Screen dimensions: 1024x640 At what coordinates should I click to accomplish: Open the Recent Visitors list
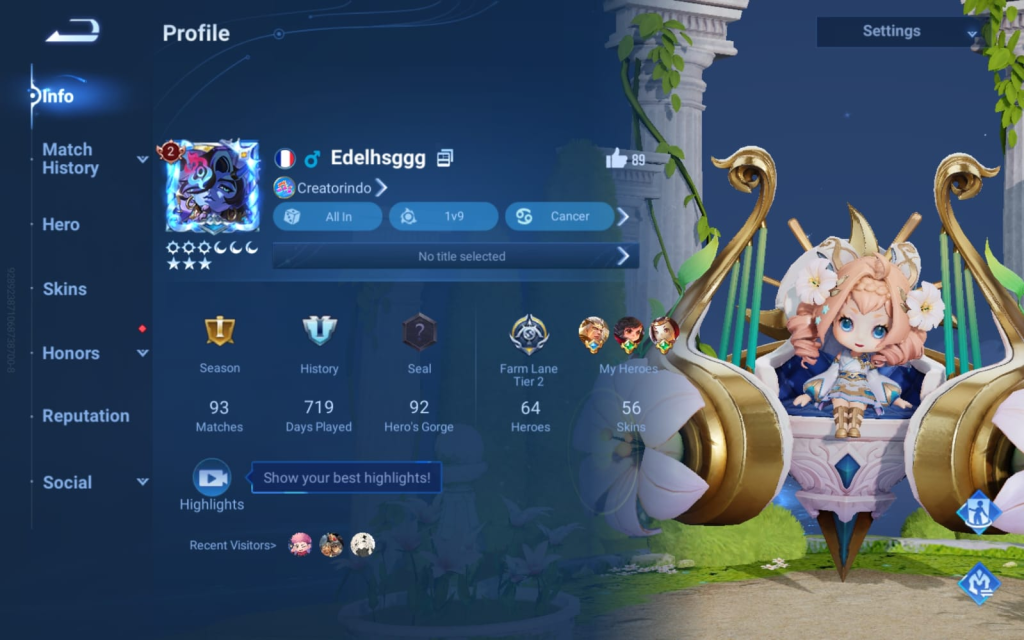[234, 545]
